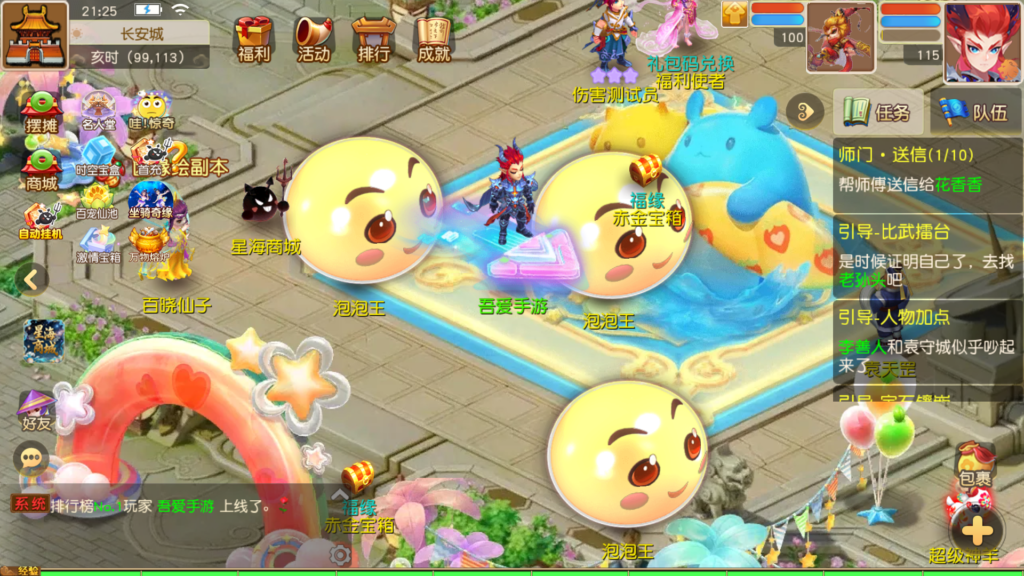Open the 成就 achievements book
Image resolution: width=1024 pixels, height=576 pixels.
(434, 38)
